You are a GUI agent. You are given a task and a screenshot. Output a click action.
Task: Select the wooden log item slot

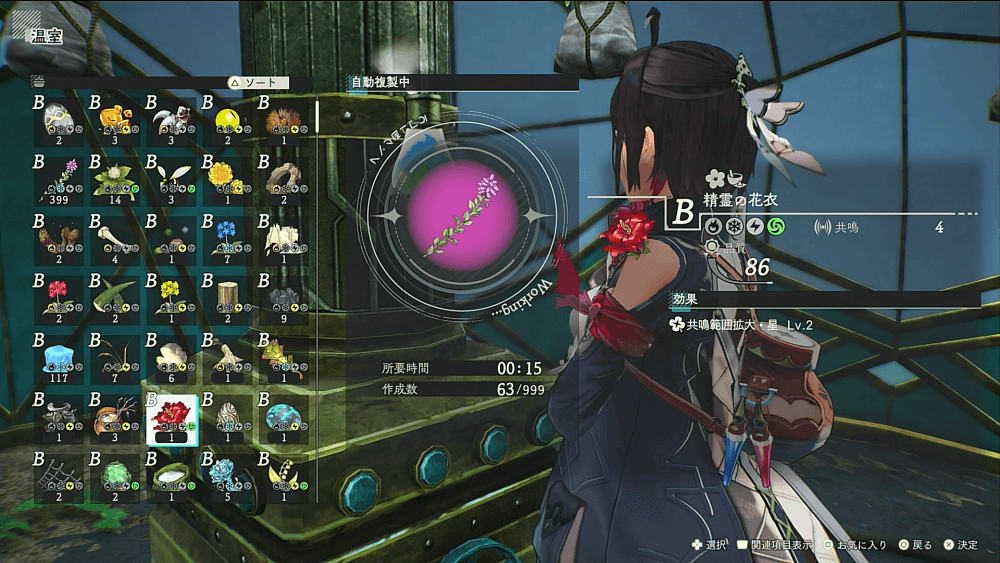pos(227,298)
